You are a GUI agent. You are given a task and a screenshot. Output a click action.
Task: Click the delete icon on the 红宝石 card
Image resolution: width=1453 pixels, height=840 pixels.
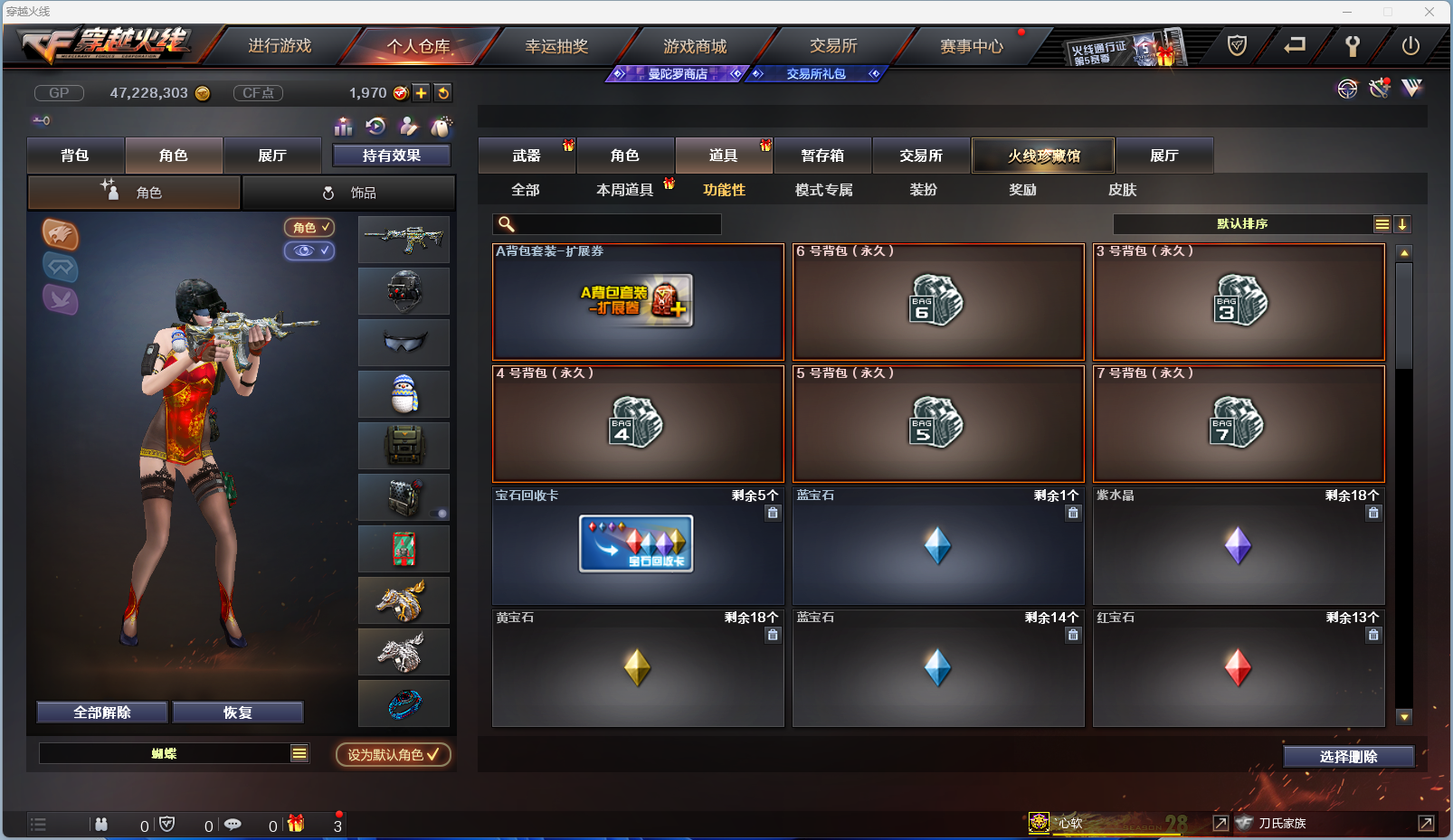(1373, 635)
